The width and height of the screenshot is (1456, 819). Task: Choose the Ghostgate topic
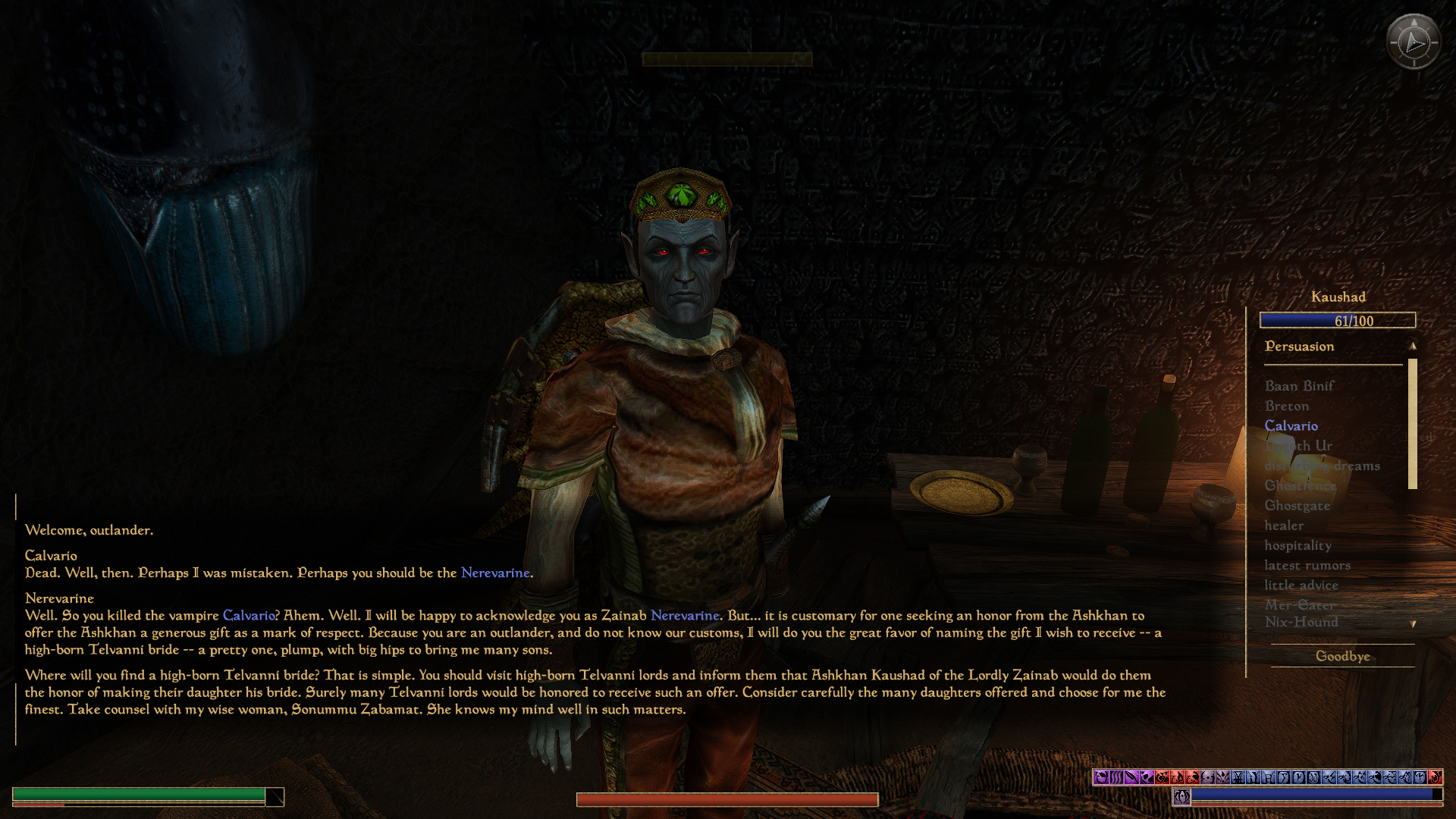point(1297,505)
